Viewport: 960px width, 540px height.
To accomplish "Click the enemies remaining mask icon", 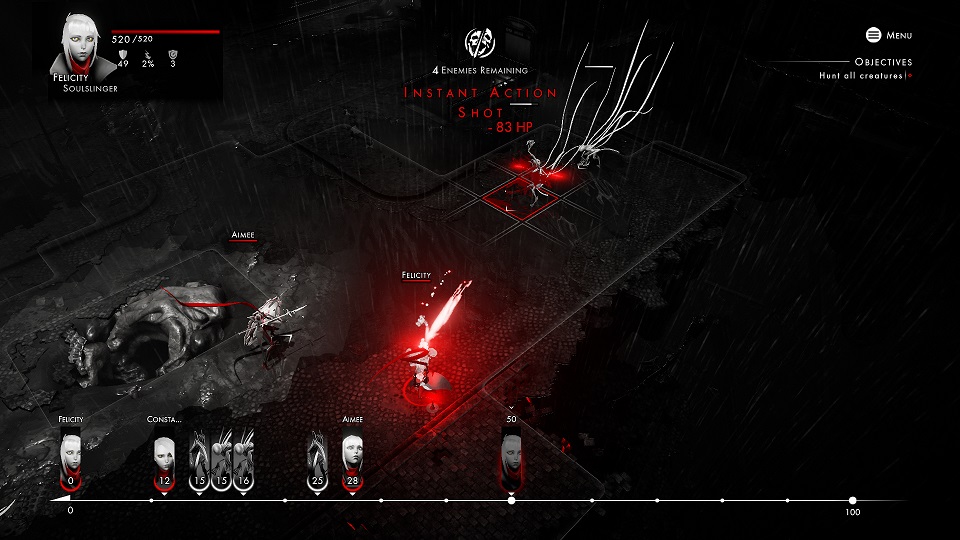I will (480, 42).
